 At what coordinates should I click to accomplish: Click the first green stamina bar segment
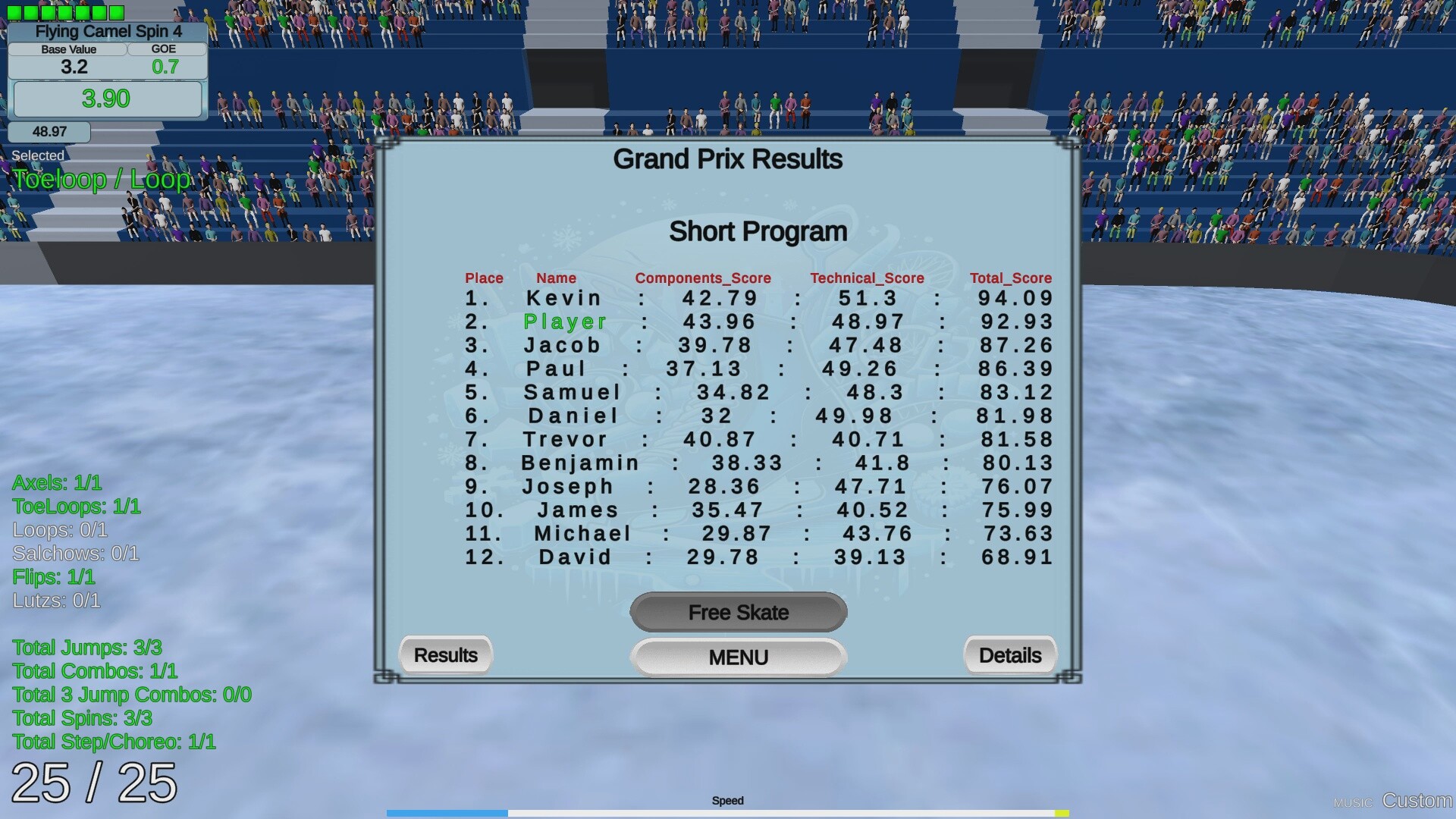14,11
